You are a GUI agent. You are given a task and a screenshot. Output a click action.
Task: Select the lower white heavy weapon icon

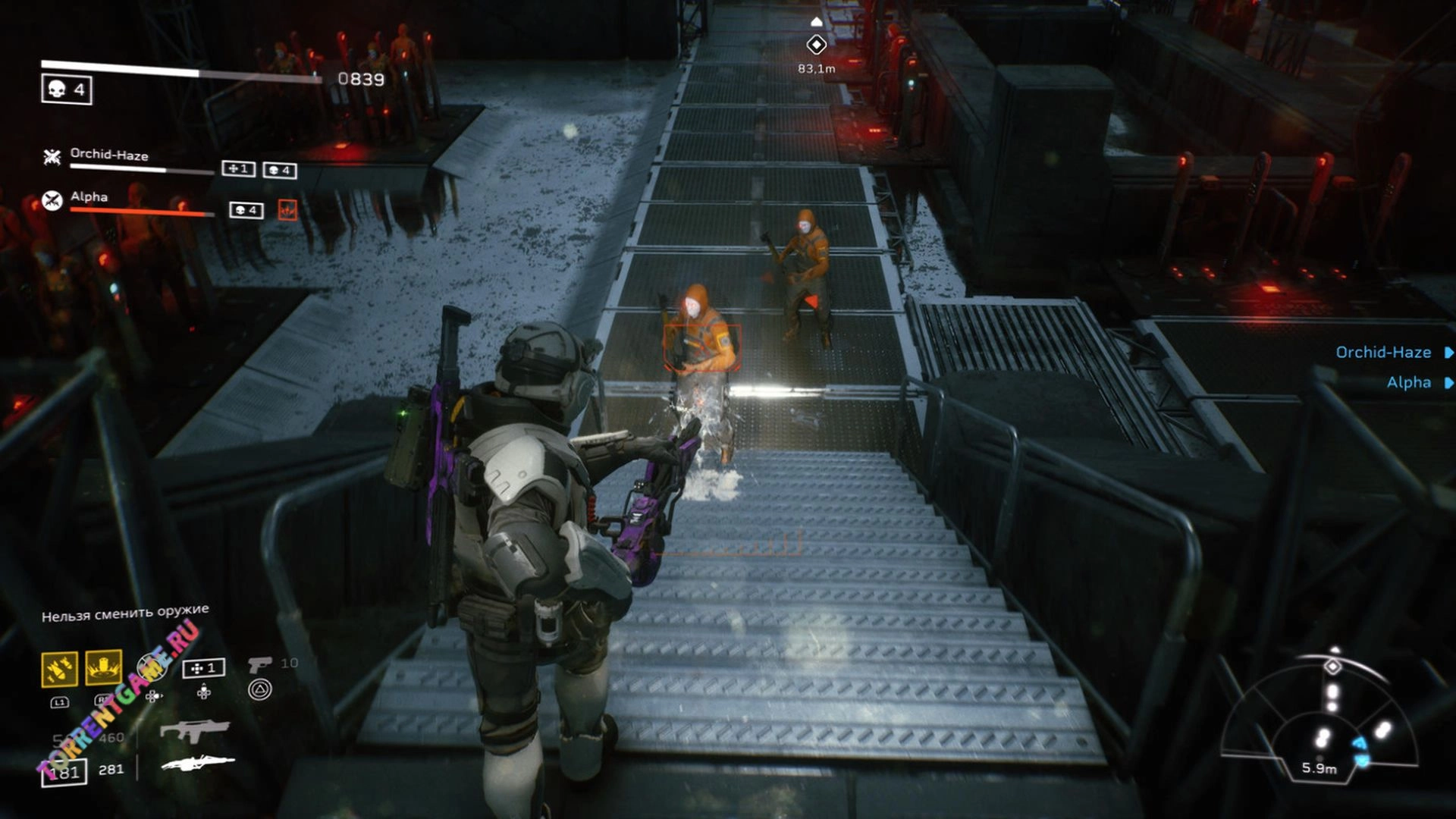(x=198, y=762)
